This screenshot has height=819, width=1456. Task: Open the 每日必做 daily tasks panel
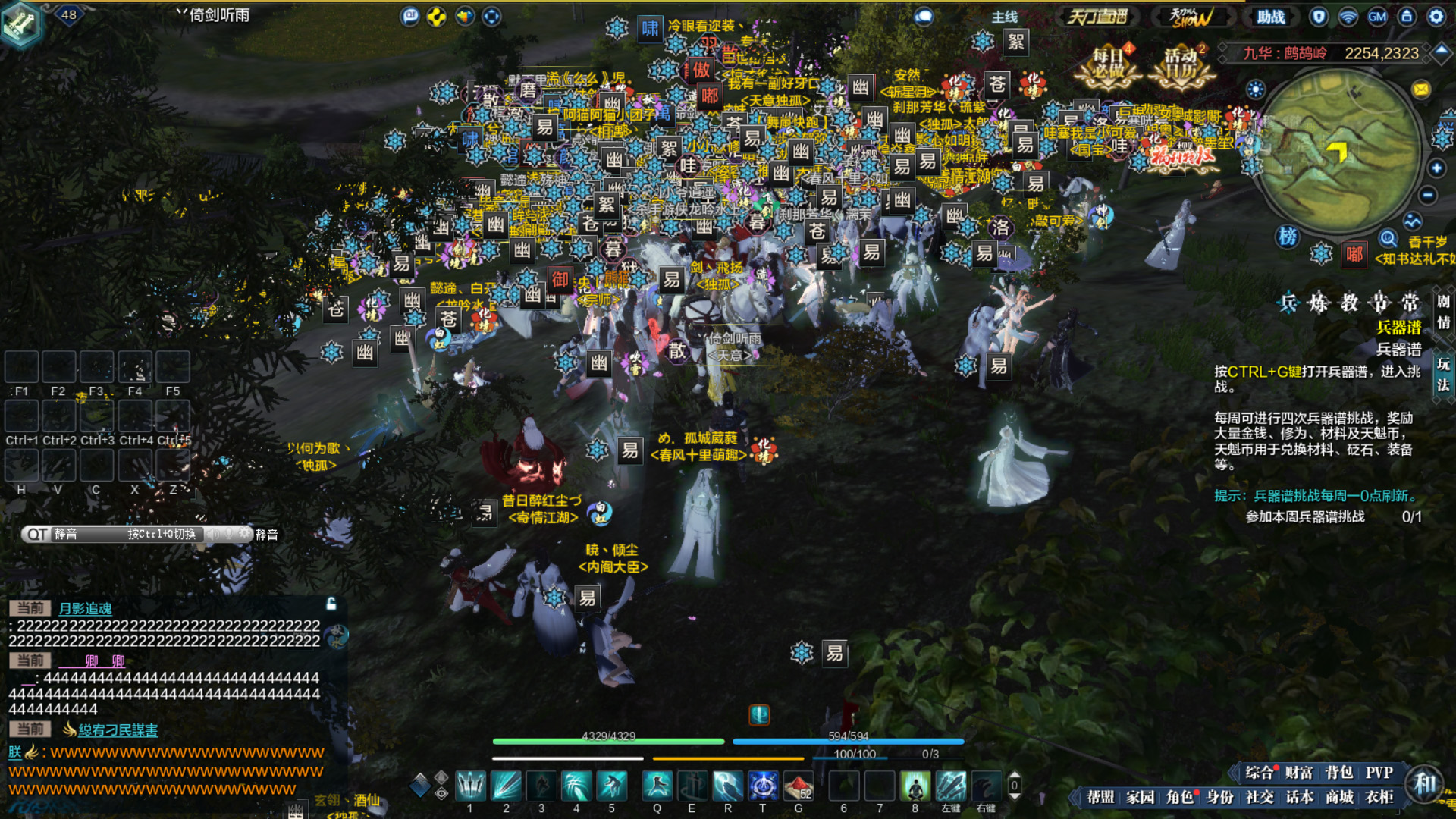(1108, 67)
